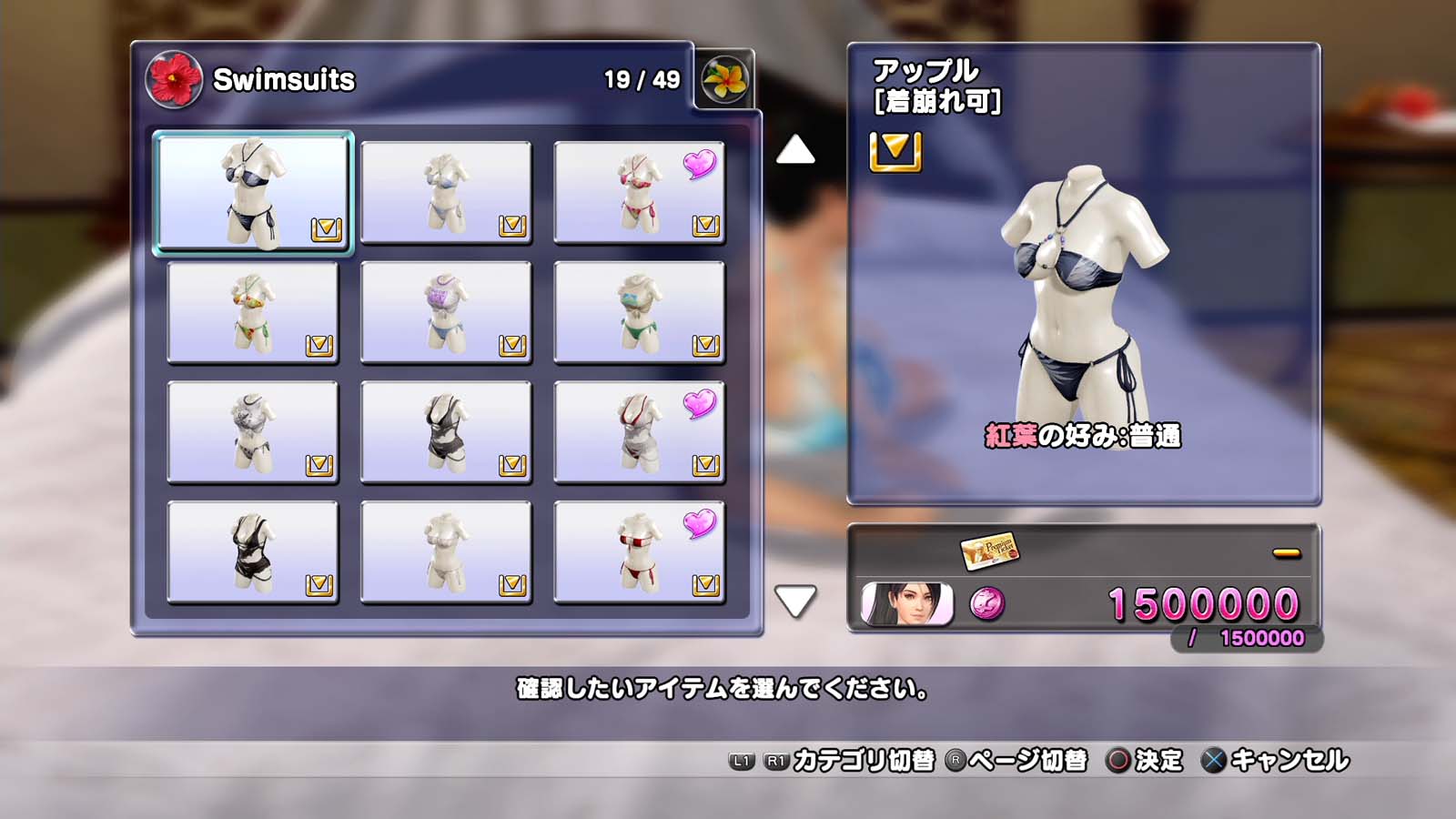Go to the previous page with up arrow
The image size is (1456, 819).
794,150
